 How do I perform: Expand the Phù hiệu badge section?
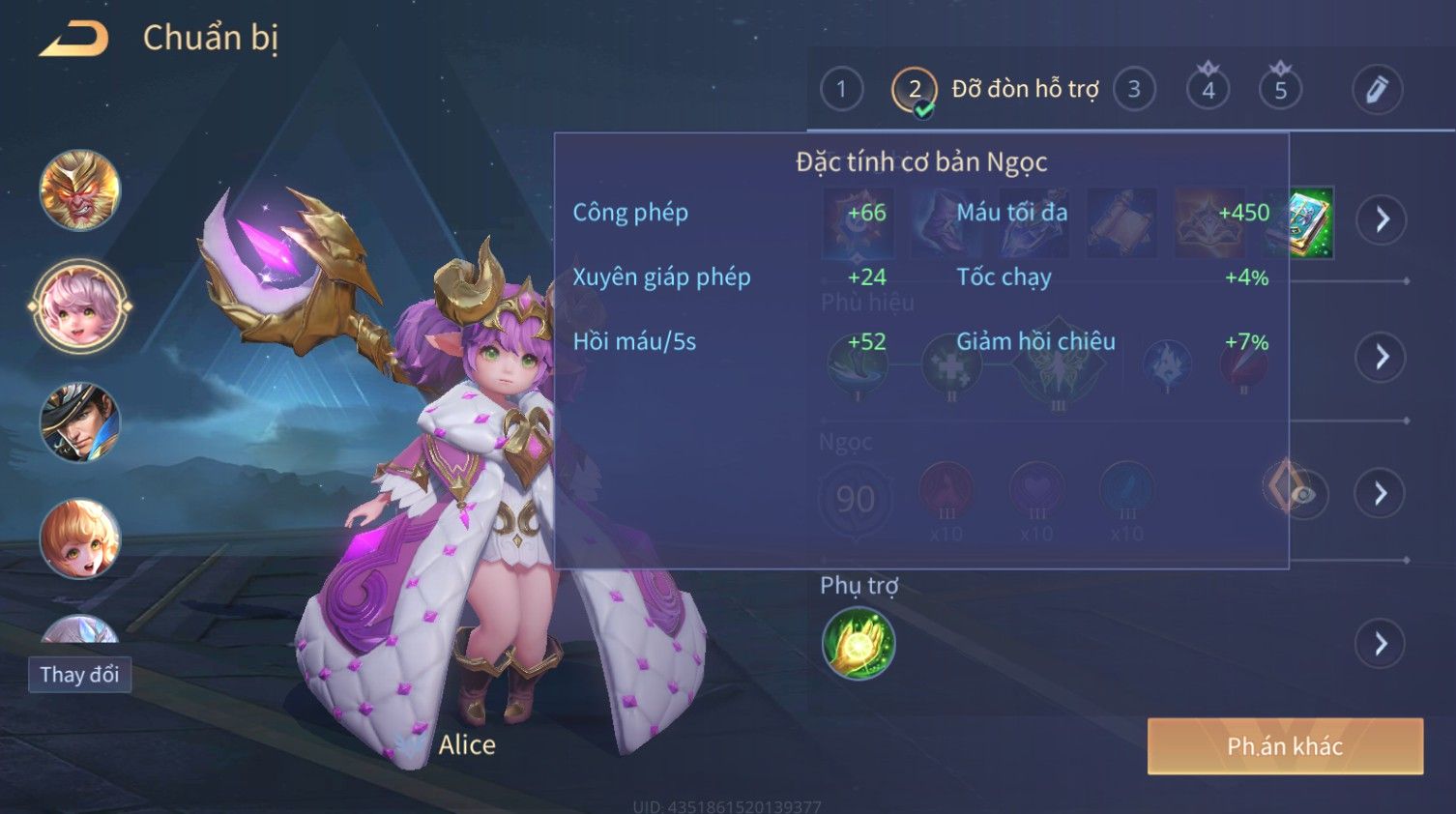(1382, 357)
